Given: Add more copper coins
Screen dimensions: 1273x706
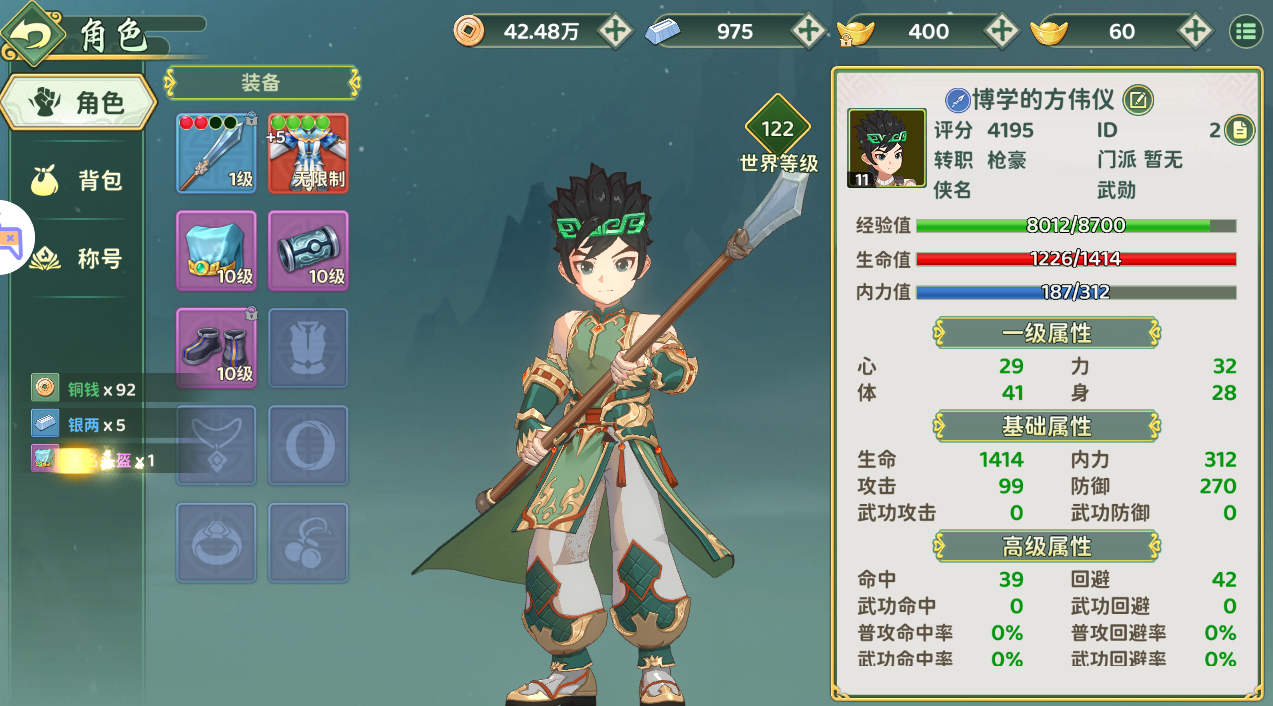Looking at the screenshot, I should (615, 31).
